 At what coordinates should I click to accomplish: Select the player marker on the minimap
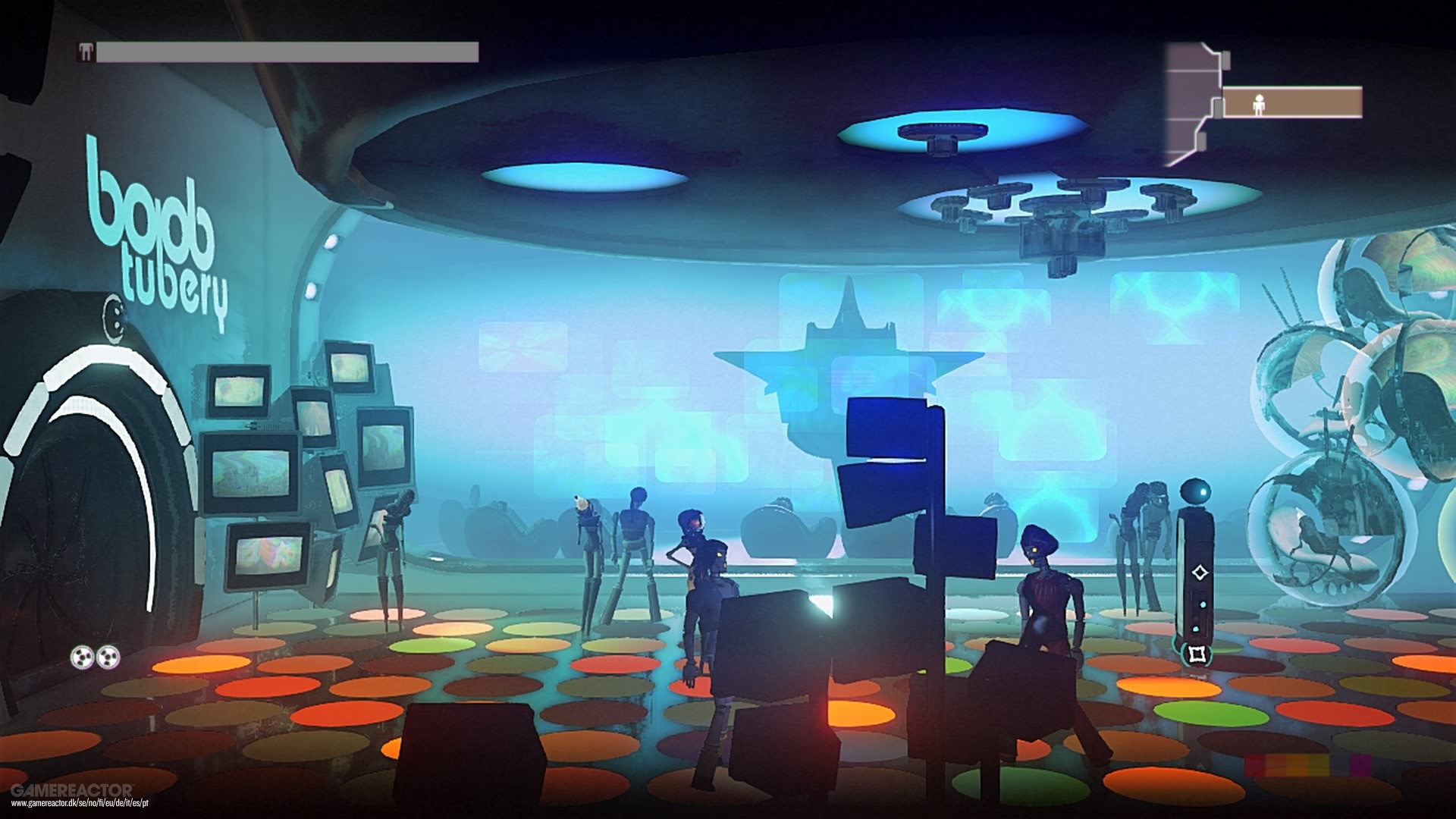[1260, 105]
